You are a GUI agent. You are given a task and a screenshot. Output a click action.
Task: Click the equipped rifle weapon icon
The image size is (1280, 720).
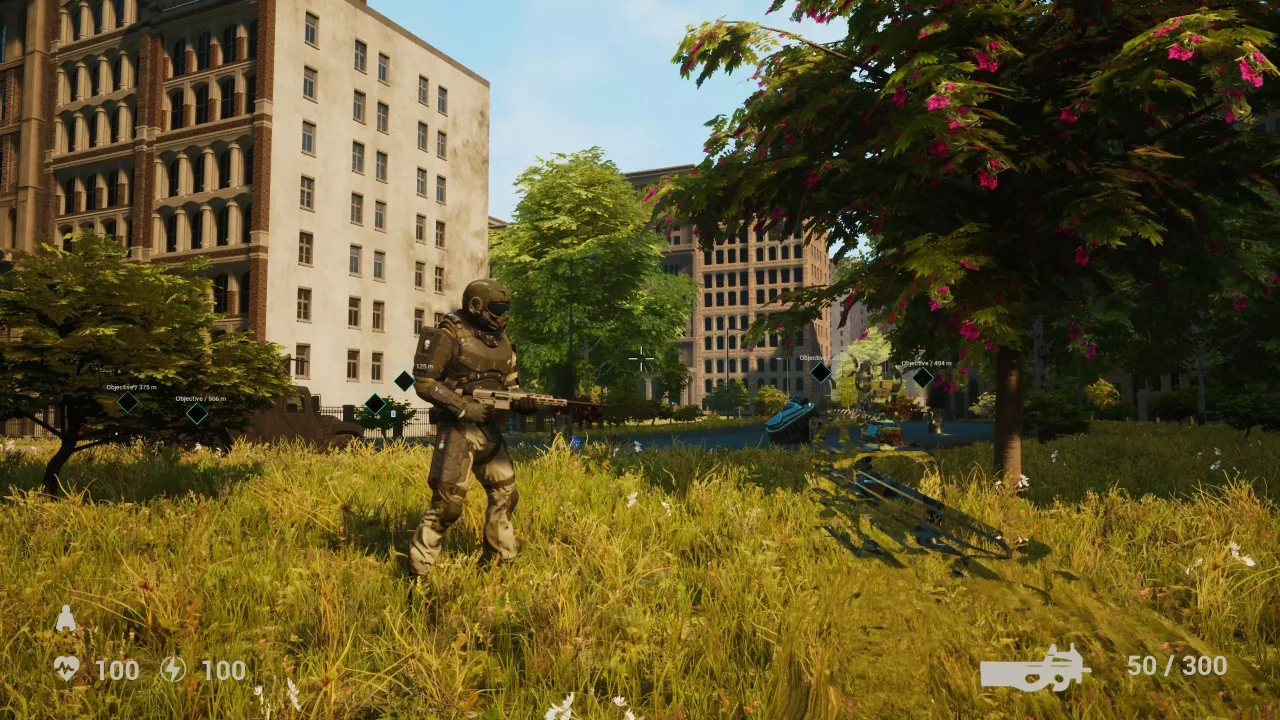(x=1035, y=668)
